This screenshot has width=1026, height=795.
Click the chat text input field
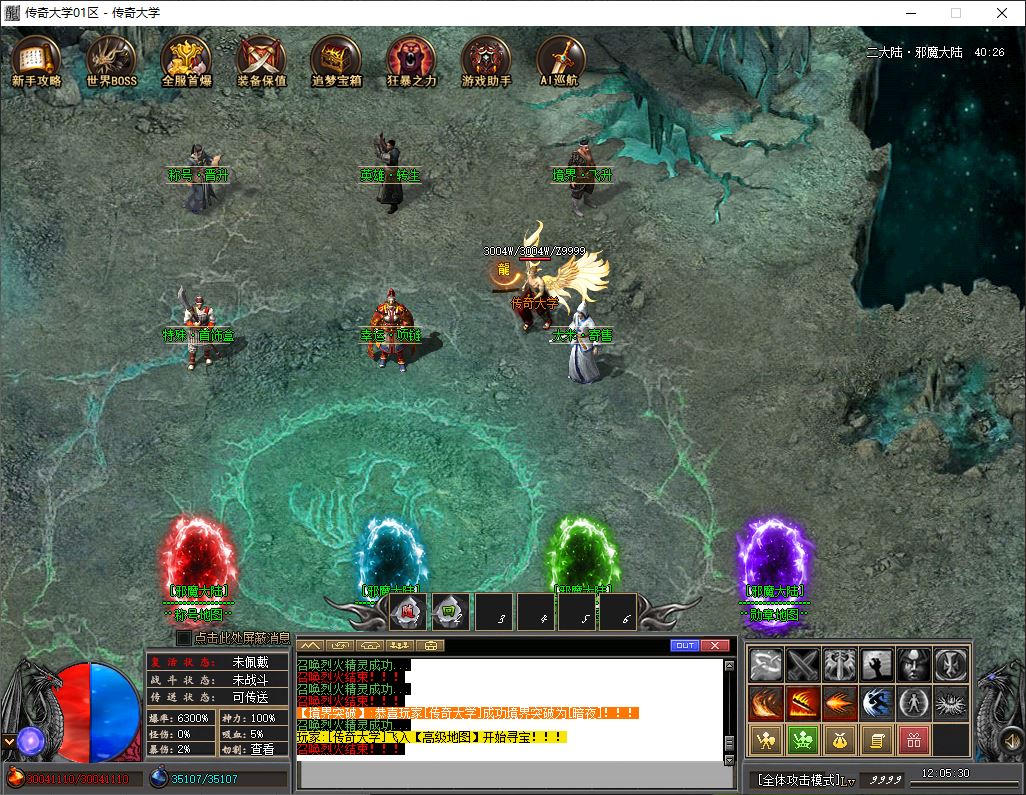tap(510, 774)
